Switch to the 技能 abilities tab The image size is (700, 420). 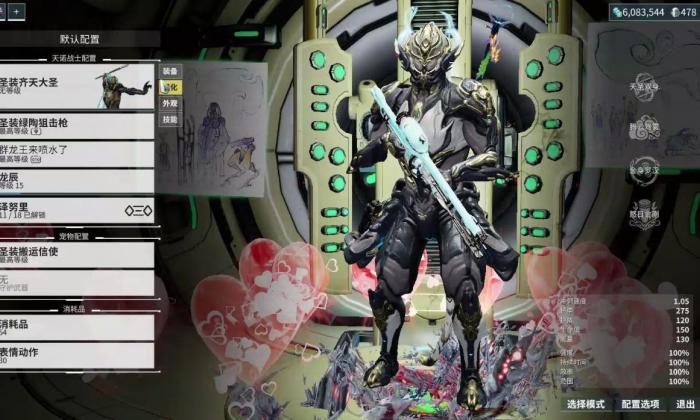pyautogui.click(x=171, y=119)
